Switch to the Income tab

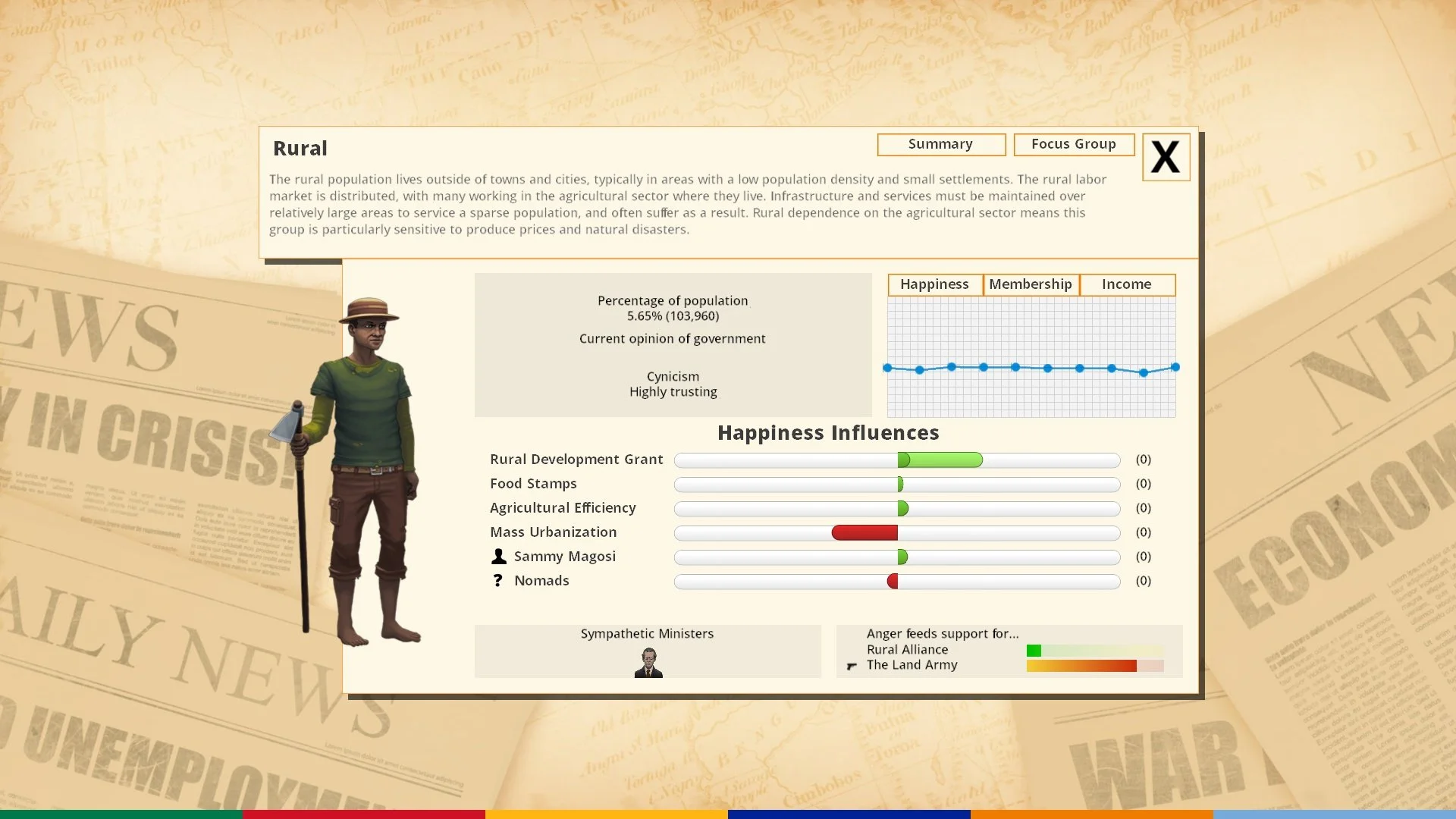[x=1127, y=284]
